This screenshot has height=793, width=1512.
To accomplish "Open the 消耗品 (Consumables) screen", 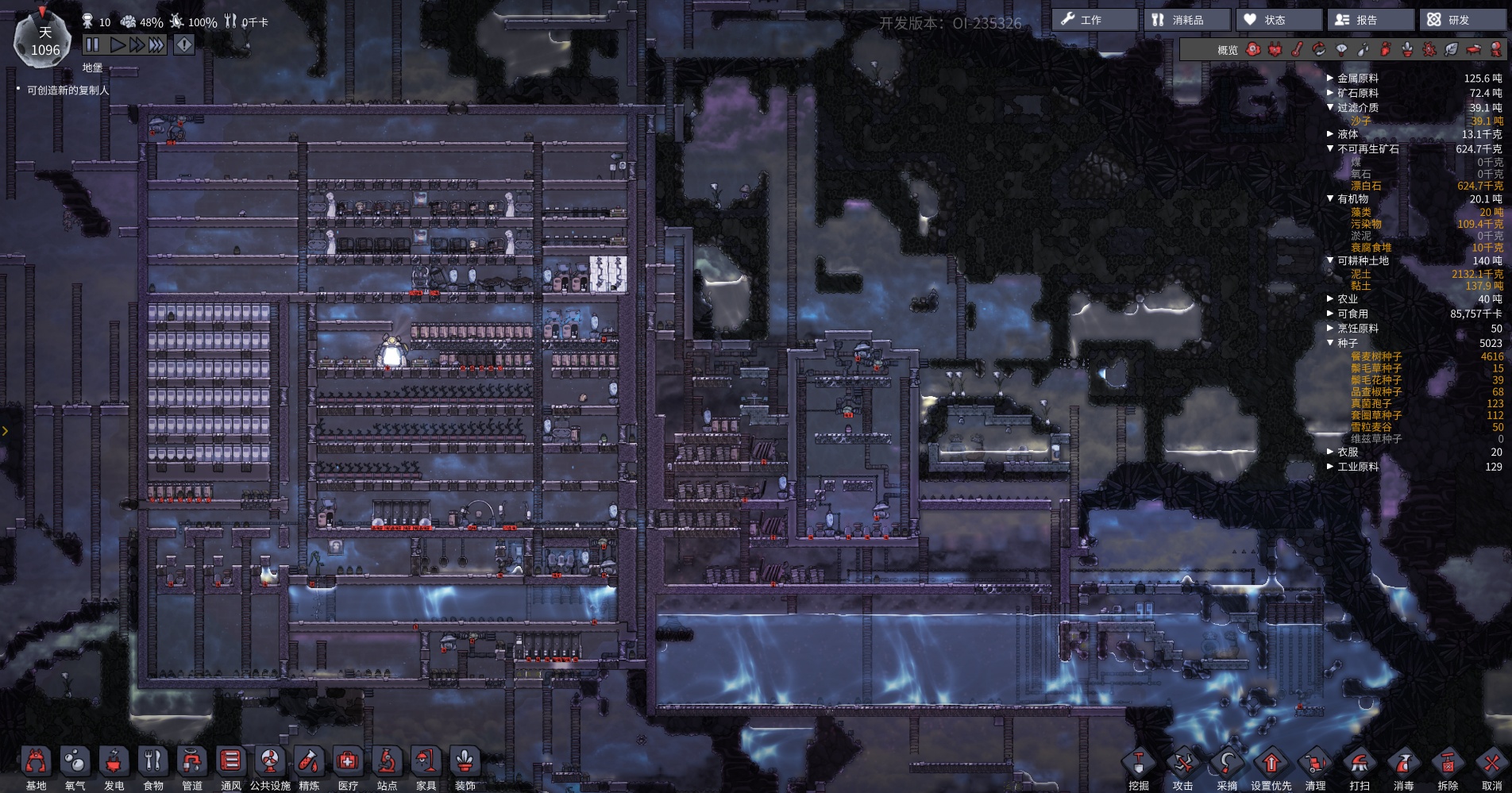I will [1186, 20].
